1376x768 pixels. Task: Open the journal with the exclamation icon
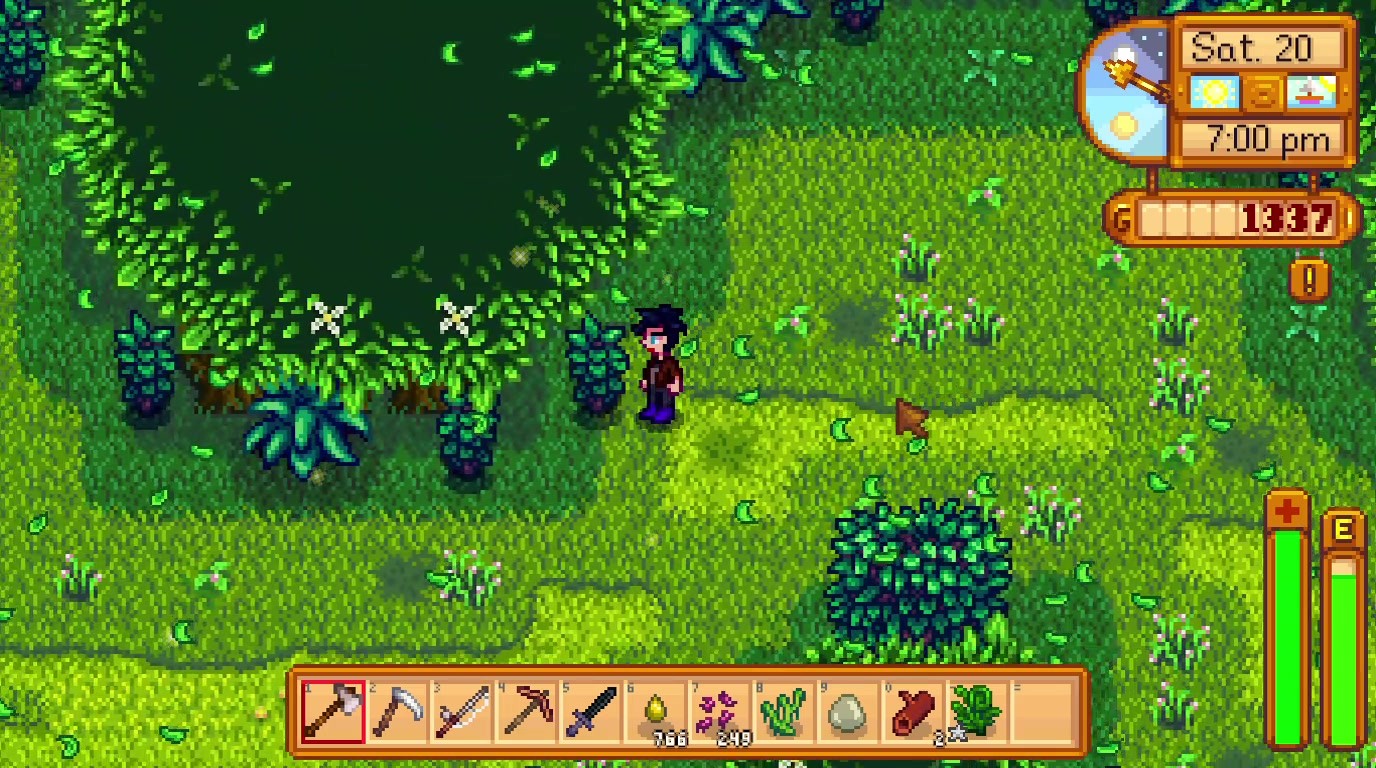(x=1309, y=279)
